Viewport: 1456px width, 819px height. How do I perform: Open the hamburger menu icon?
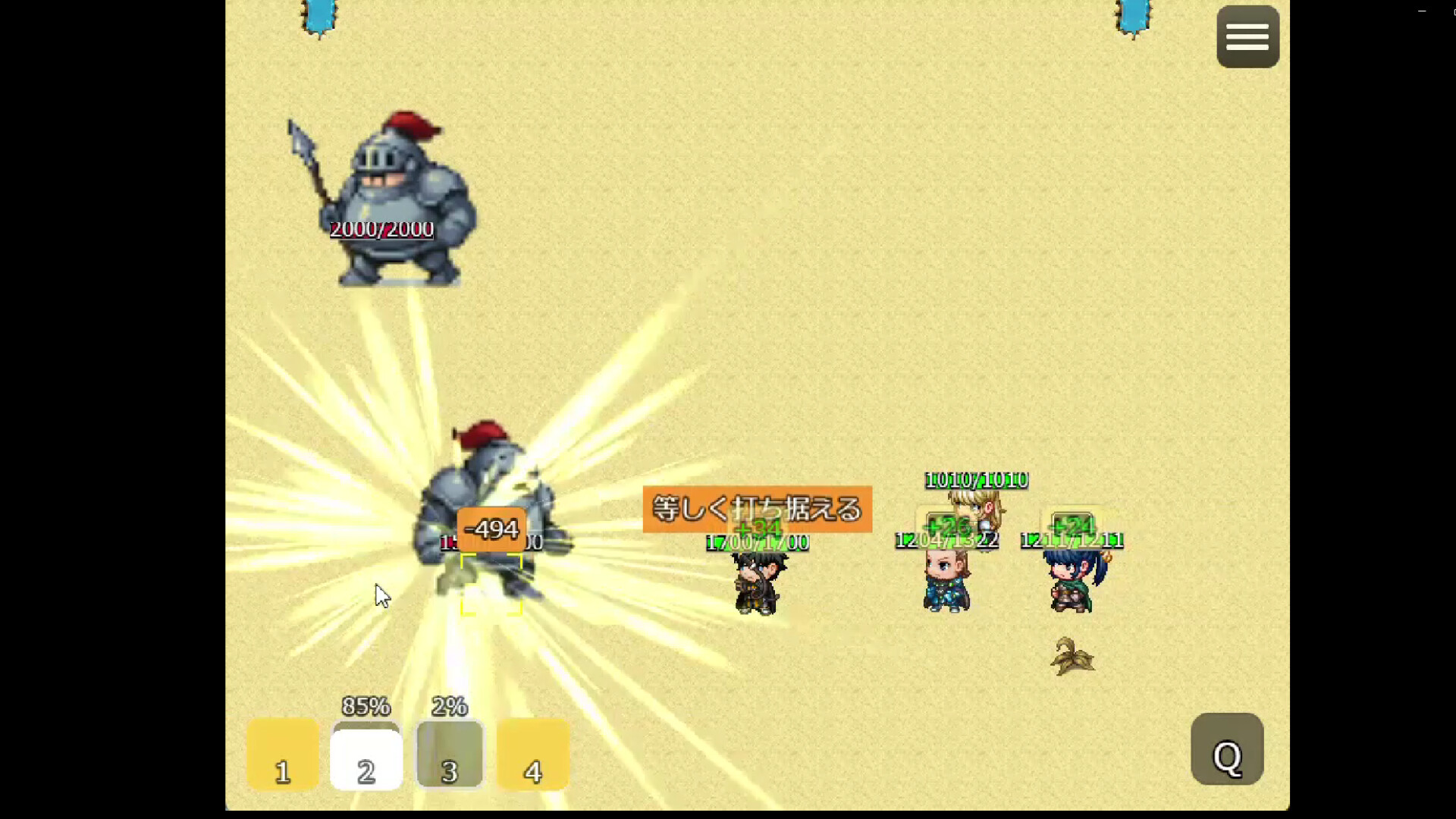pos(1247,36)
